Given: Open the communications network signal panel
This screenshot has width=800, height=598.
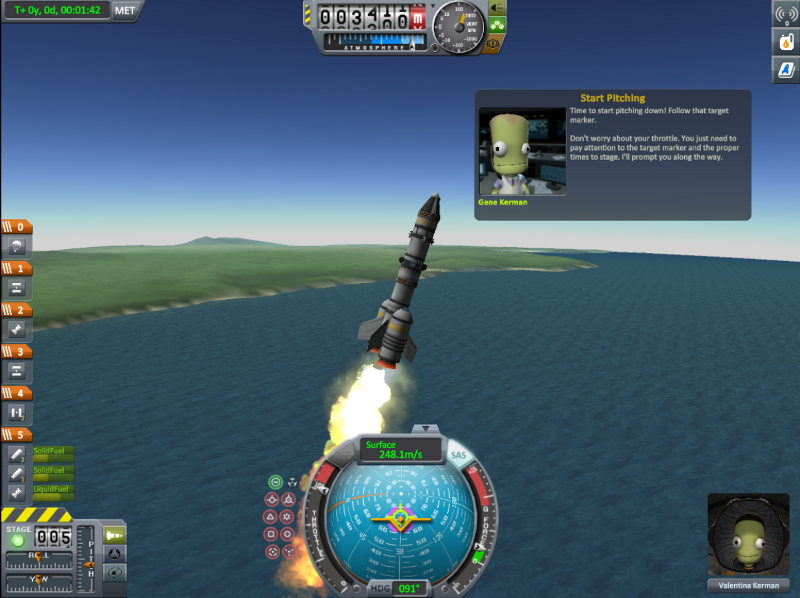Looking at the screenshot, I should [785, 14].
